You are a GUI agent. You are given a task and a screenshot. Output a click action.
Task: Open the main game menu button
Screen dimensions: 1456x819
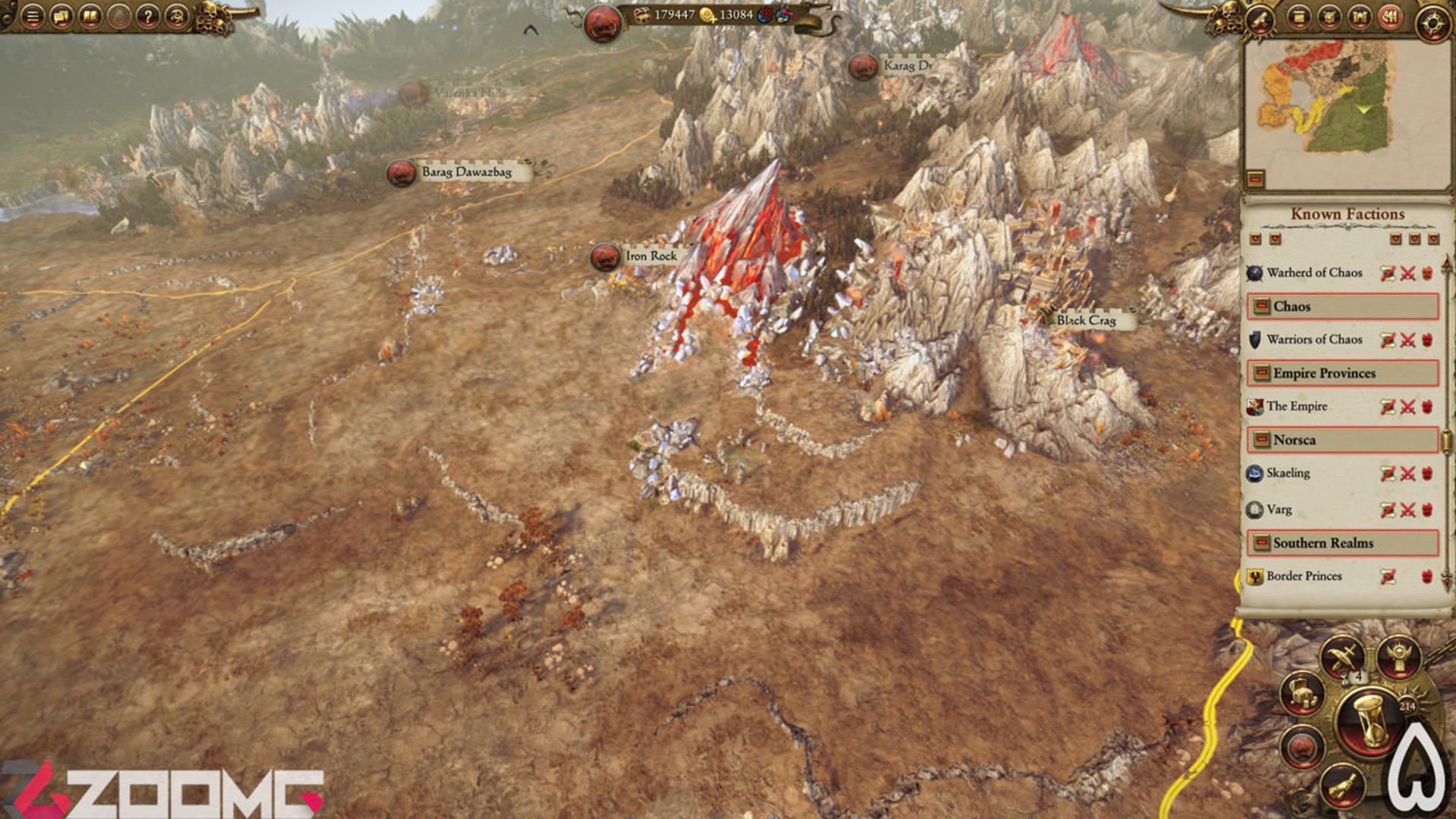click(x=32, y=16)
